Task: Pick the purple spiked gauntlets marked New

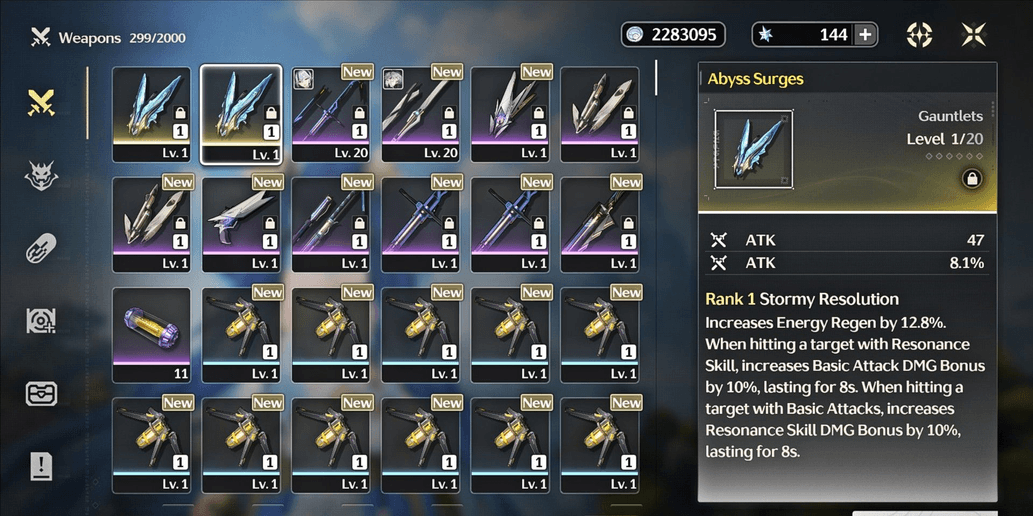Action: point(510,114)
